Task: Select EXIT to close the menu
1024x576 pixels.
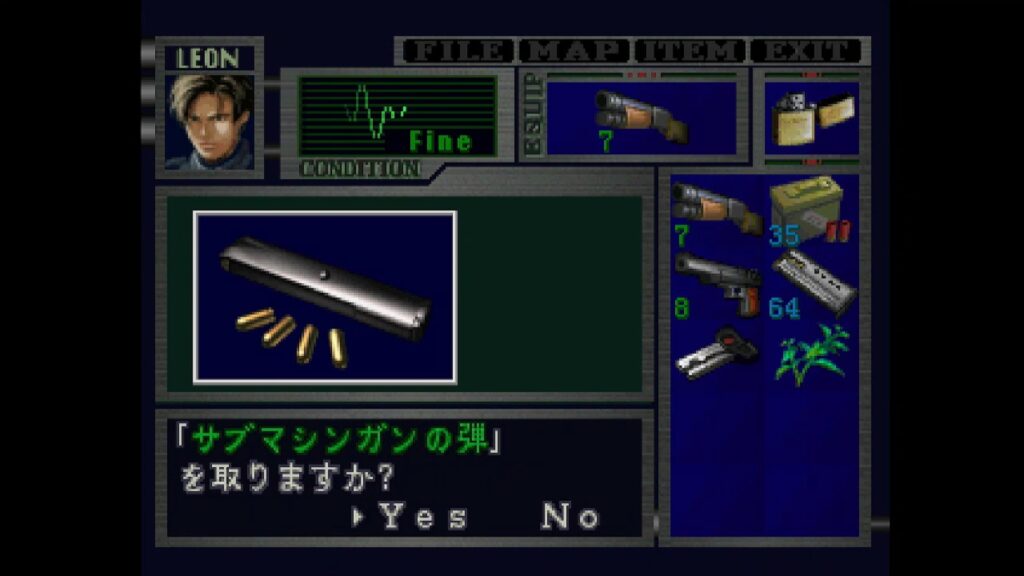Action: 806,51
